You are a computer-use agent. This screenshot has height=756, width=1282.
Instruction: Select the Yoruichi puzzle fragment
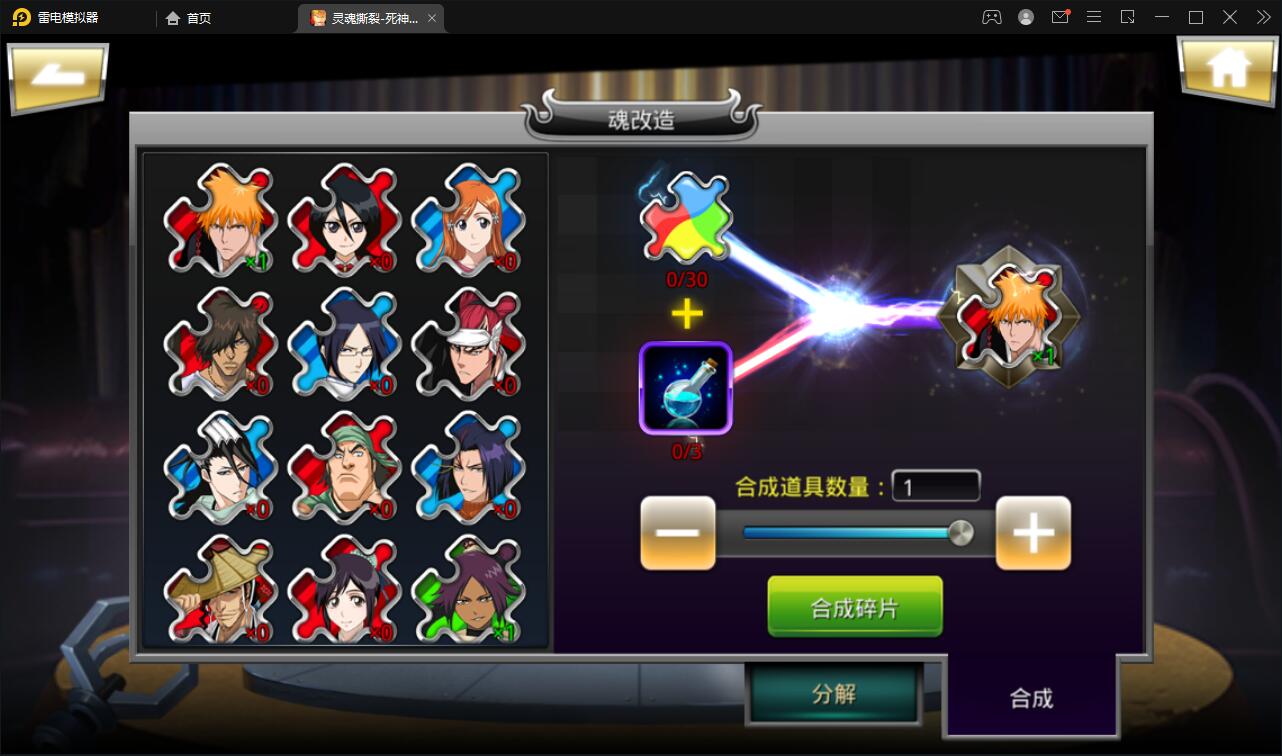467,592
